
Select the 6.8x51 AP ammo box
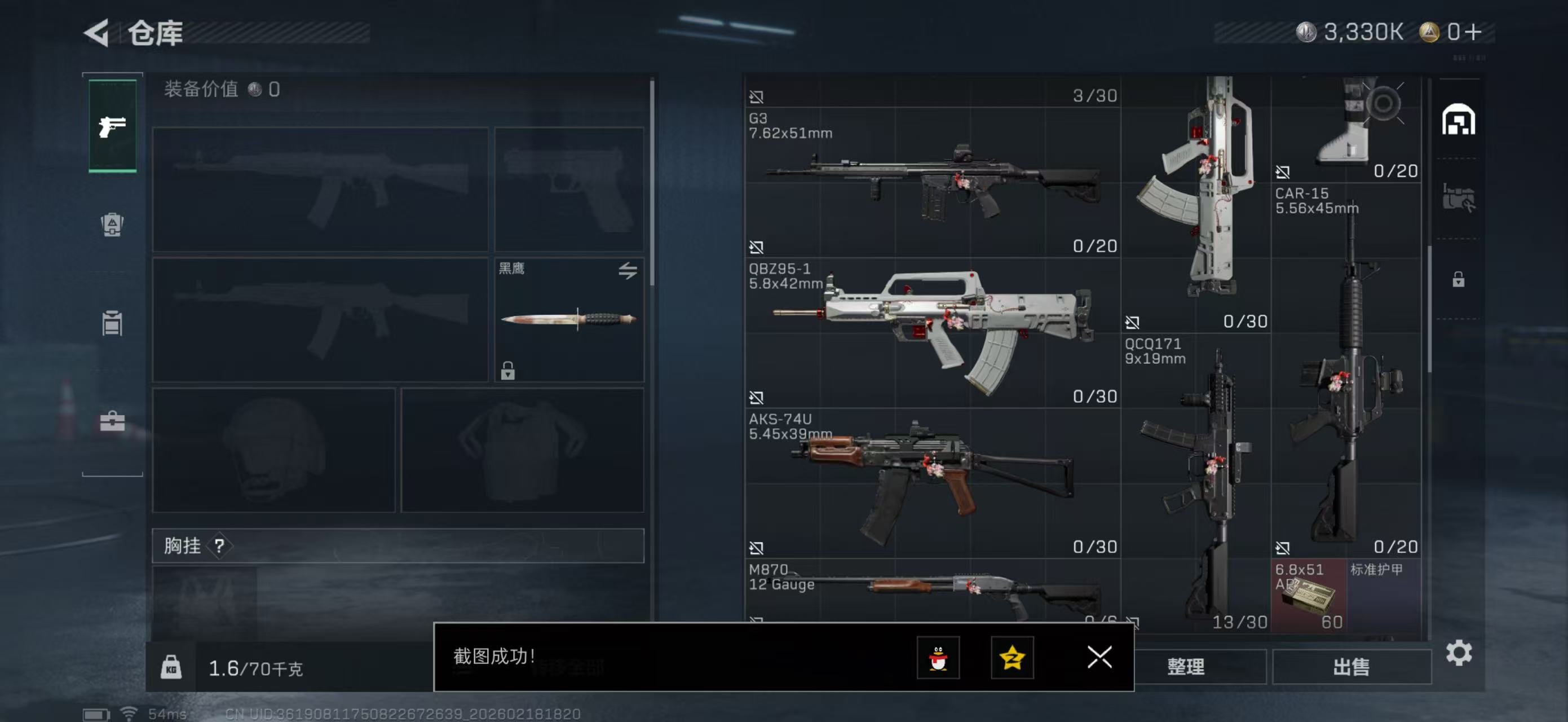(x=1309, y=595)
